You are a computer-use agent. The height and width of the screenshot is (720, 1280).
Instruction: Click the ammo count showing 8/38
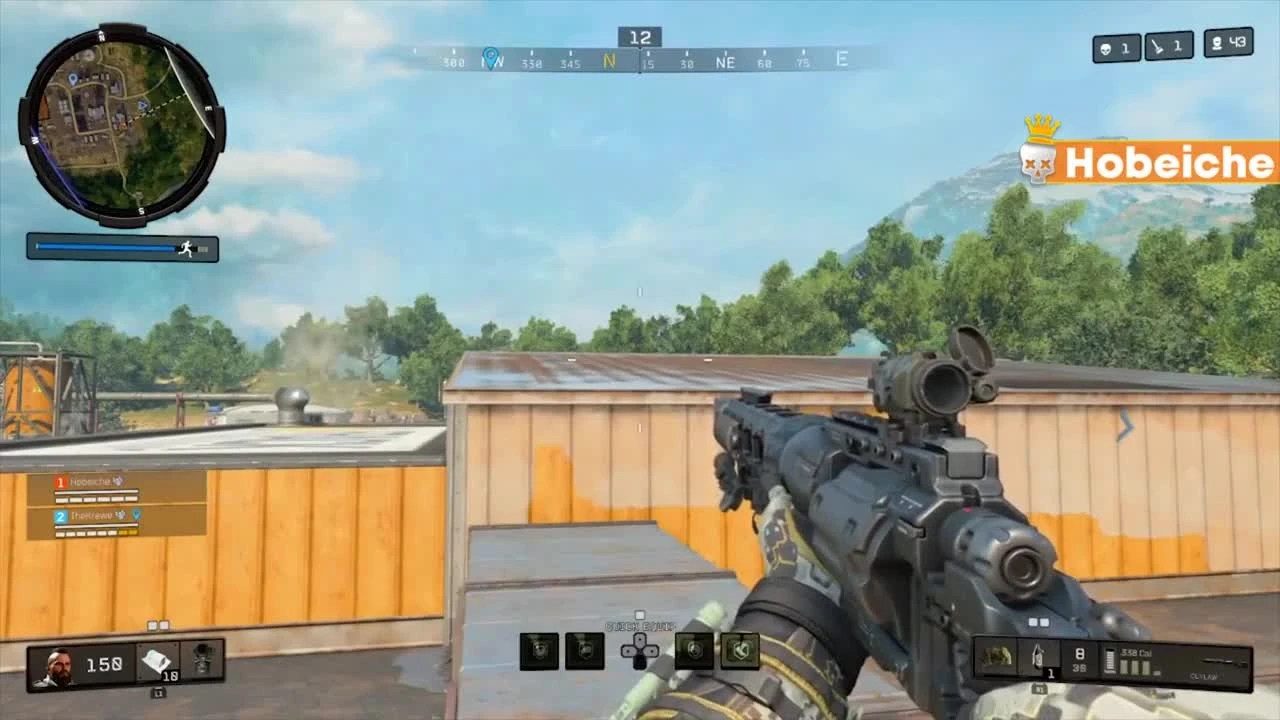pos(1080,660)
